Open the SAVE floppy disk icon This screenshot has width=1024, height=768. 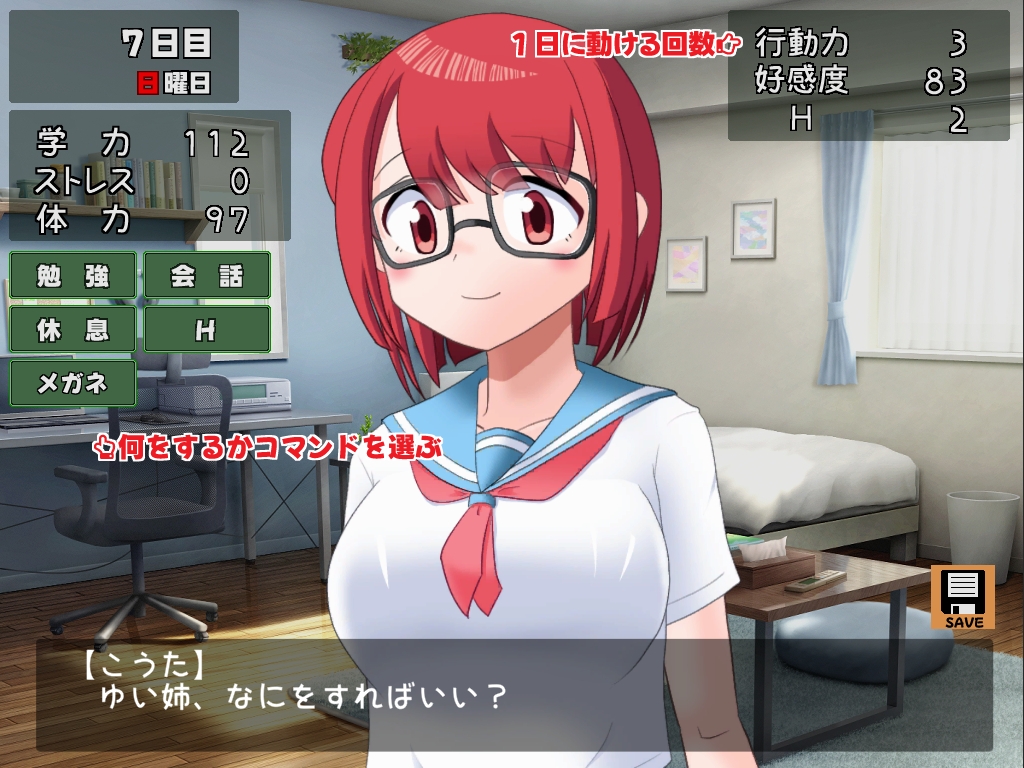pos(962,597)
